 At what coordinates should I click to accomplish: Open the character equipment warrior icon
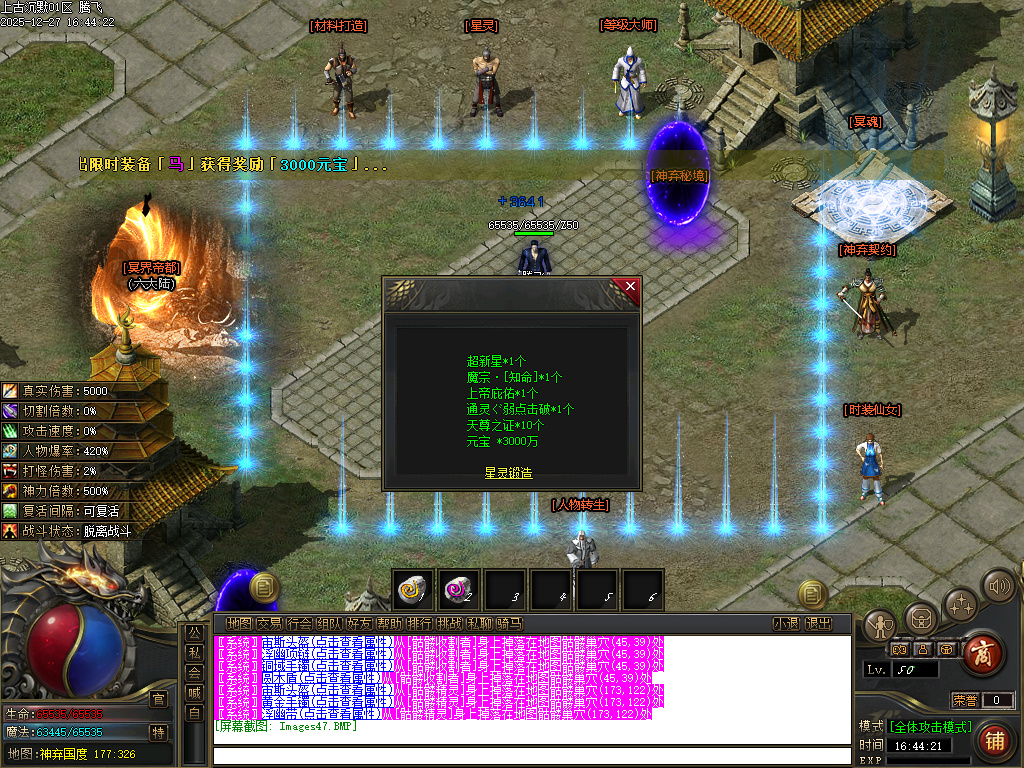(x=879, y=626)
